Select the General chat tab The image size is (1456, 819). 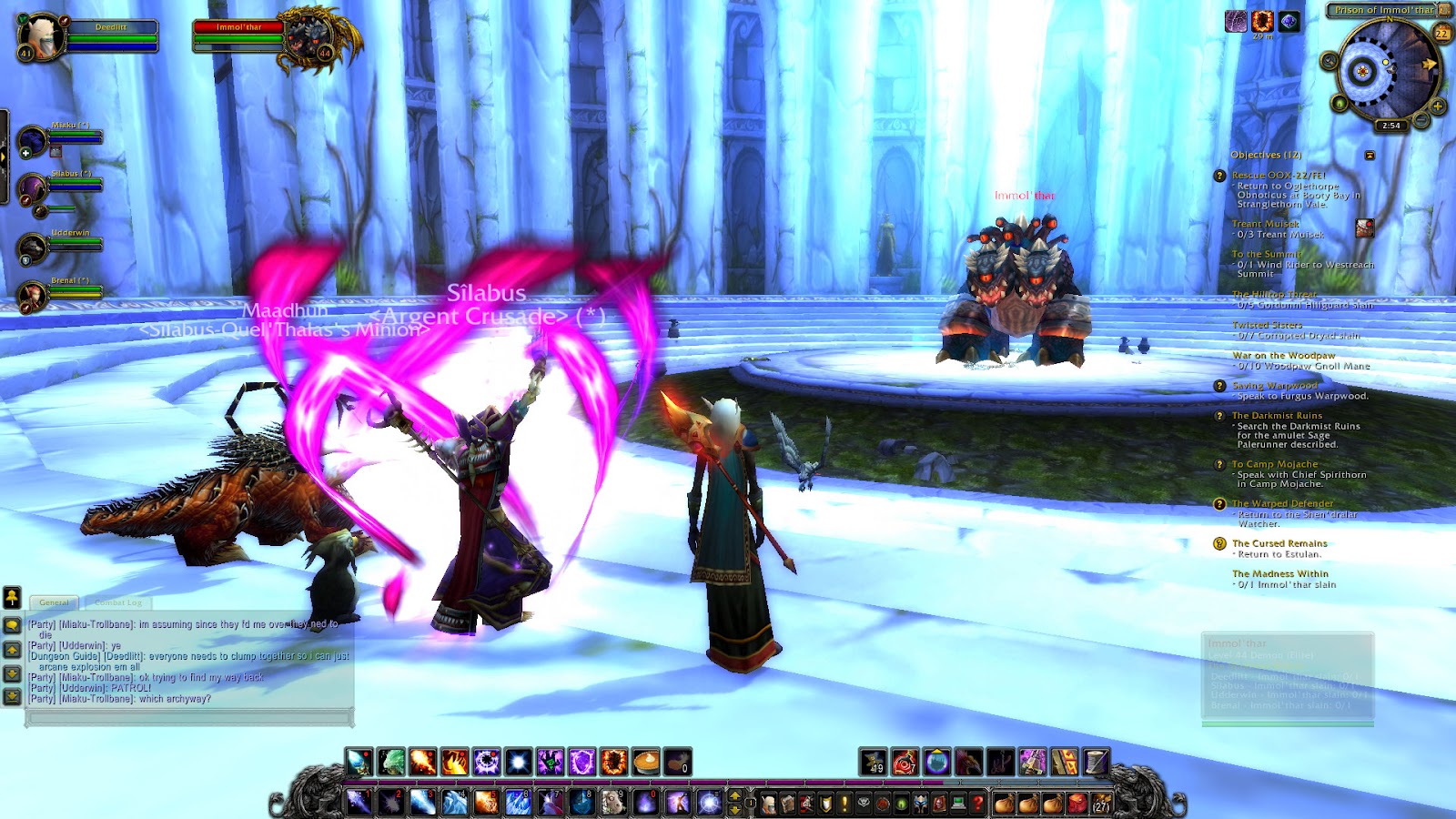click(56, 602)
